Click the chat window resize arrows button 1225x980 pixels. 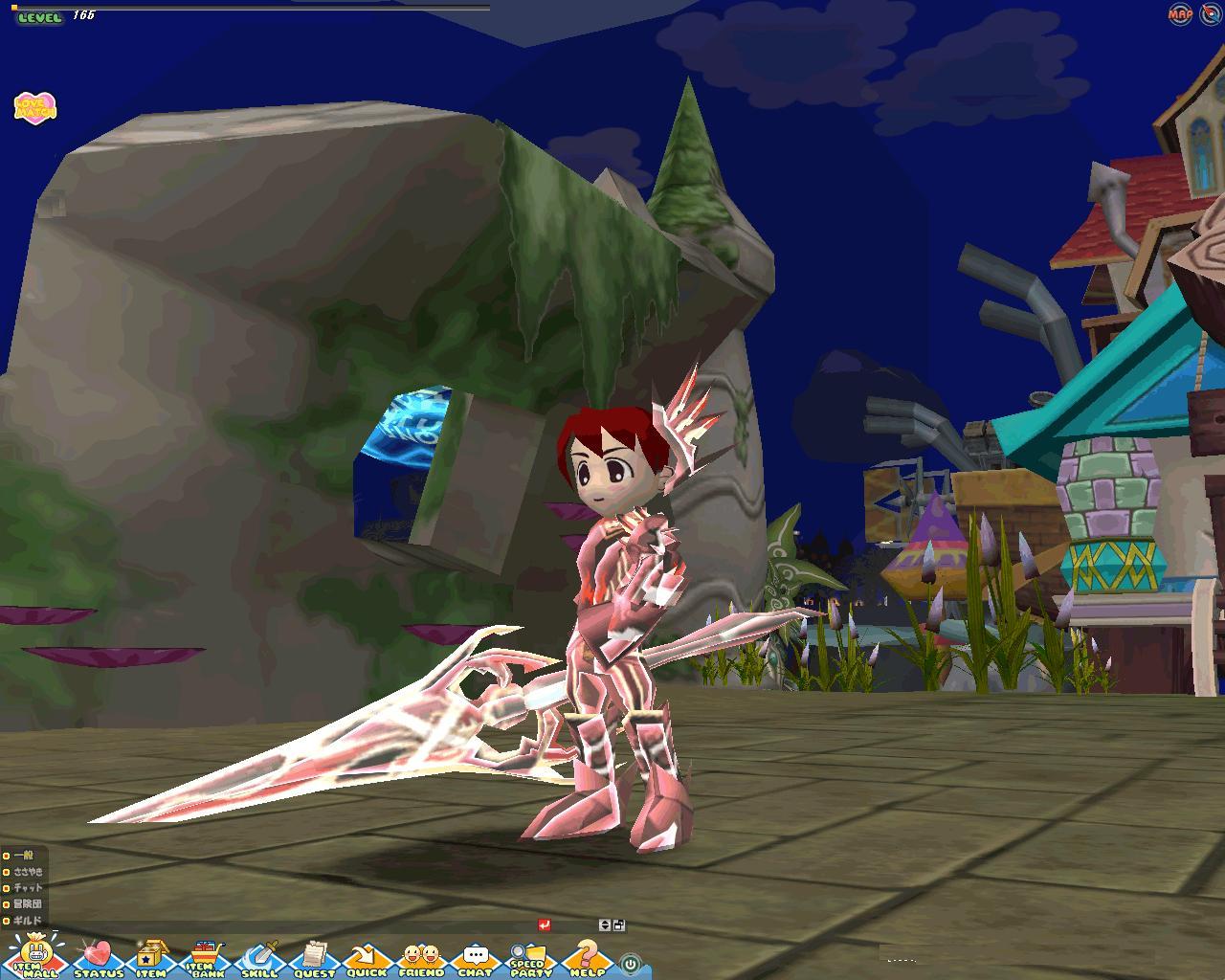[x=604, y=924]
